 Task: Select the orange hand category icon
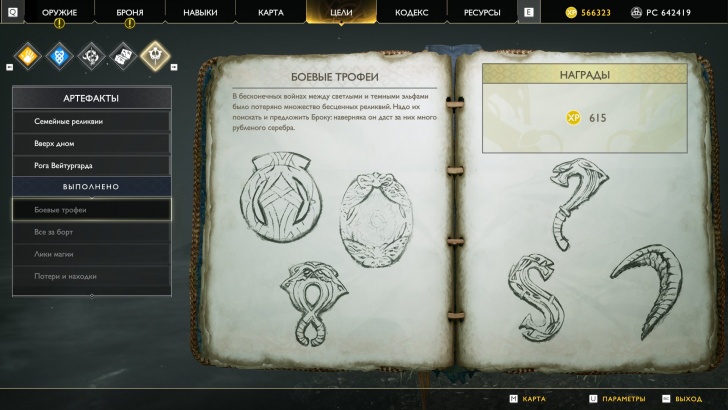tap(29, 54)
